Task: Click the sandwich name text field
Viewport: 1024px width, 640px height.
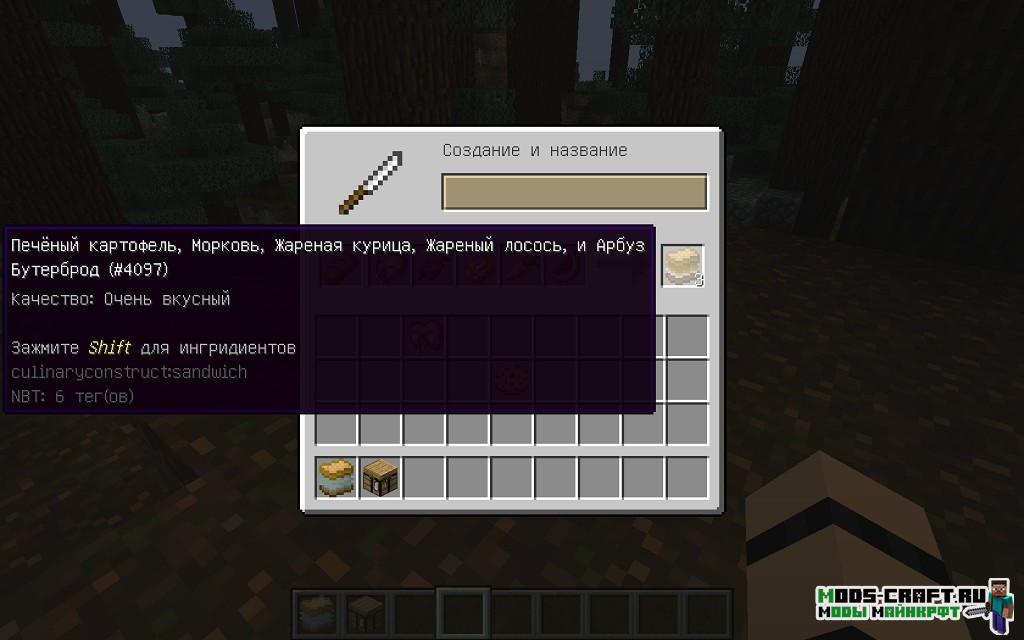Action: [574, 192]
